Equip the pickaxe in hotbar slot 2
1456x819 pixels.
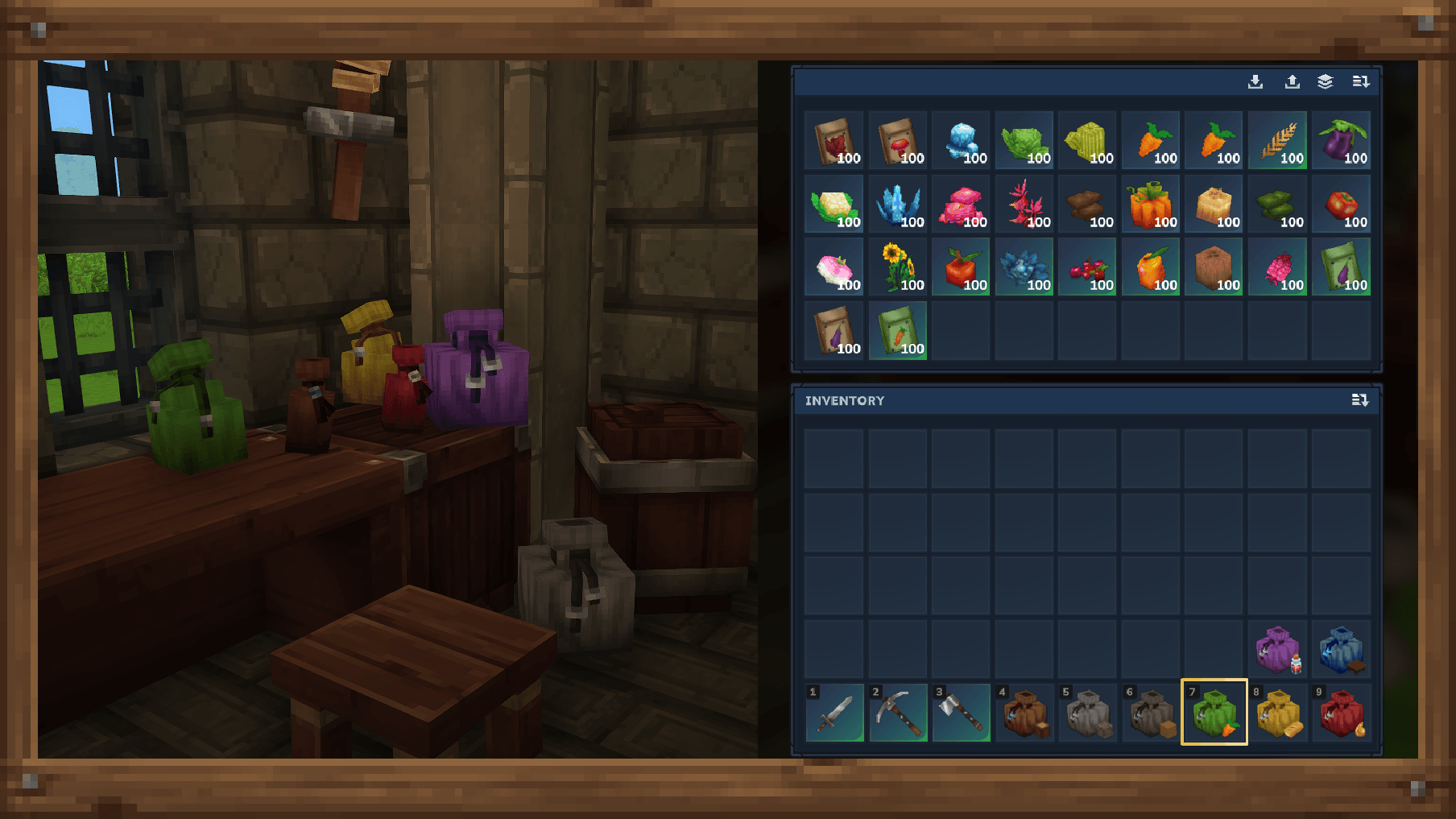(897, 713)
